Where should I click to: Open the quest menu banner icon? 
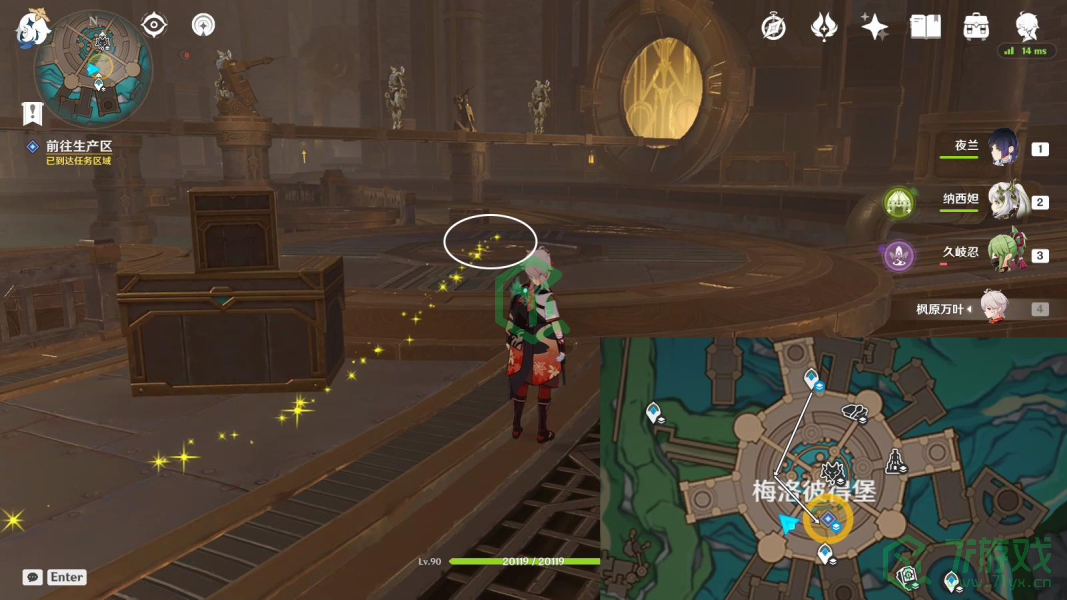tap(32, 113)
